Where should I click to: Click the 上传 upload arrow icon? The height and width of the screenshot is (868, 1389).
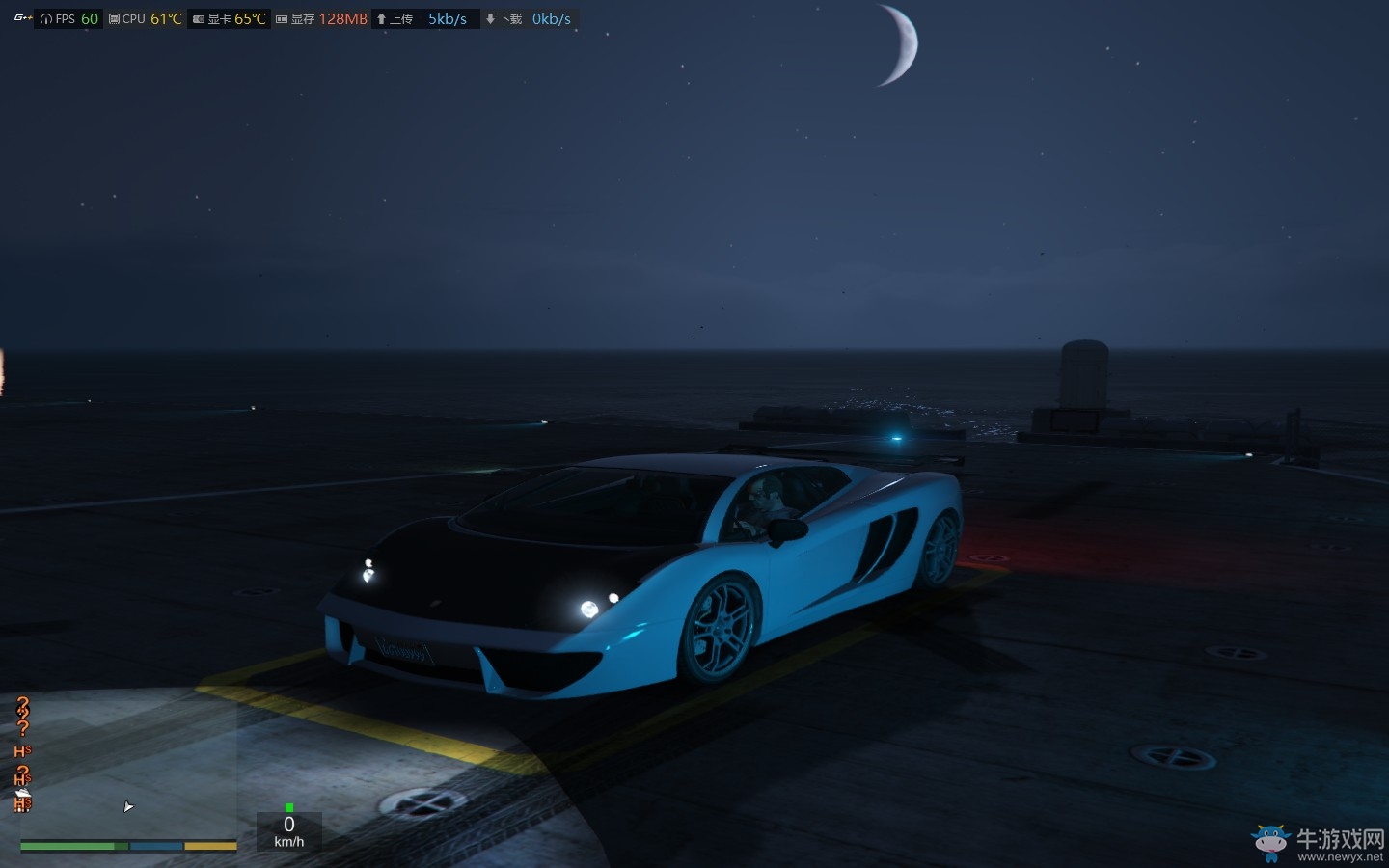(x=381, y=17)
